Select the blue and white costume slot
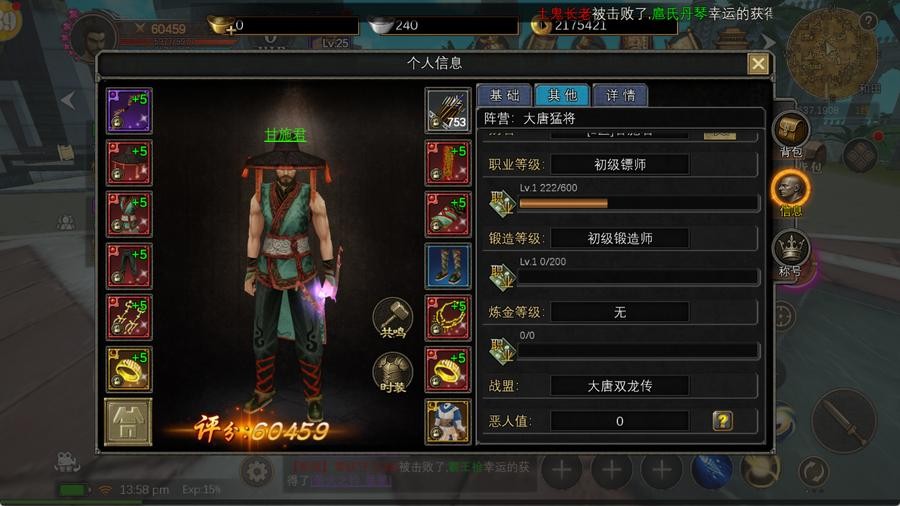Image resolution: width=900 pixels, height=506 pixels. coord(447,422)
